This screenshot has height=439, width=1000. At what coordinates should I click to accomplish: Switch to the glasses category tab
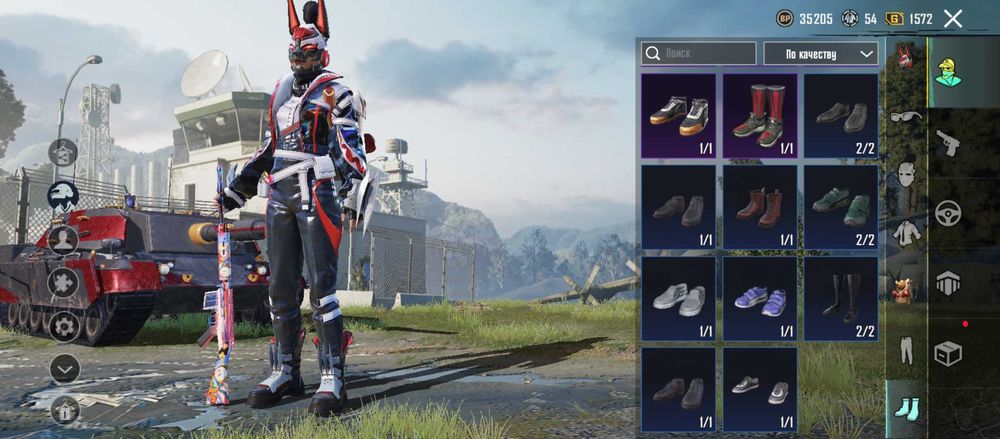(906, 116)
